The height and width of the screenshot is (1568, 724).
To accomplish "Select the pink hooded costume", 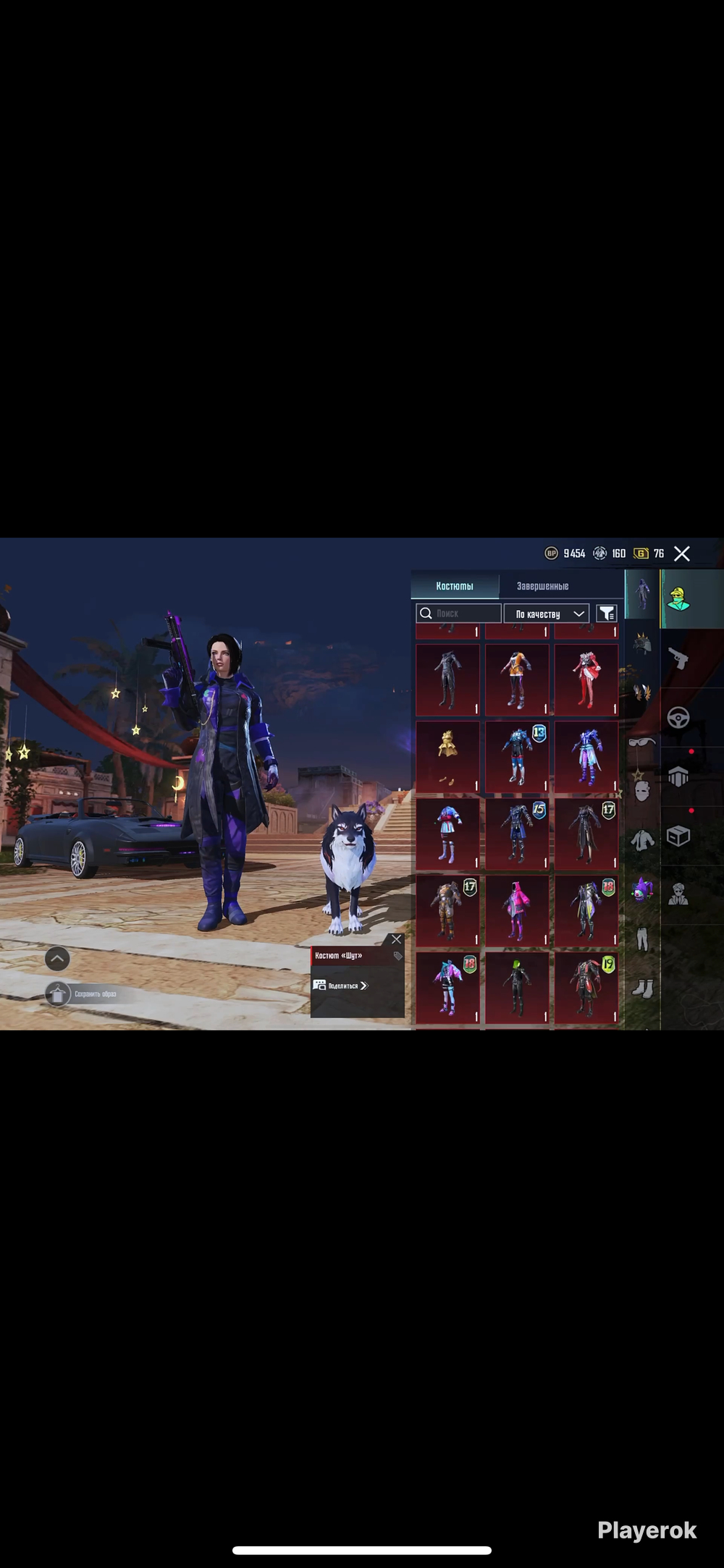I will [x=517, y=910].
